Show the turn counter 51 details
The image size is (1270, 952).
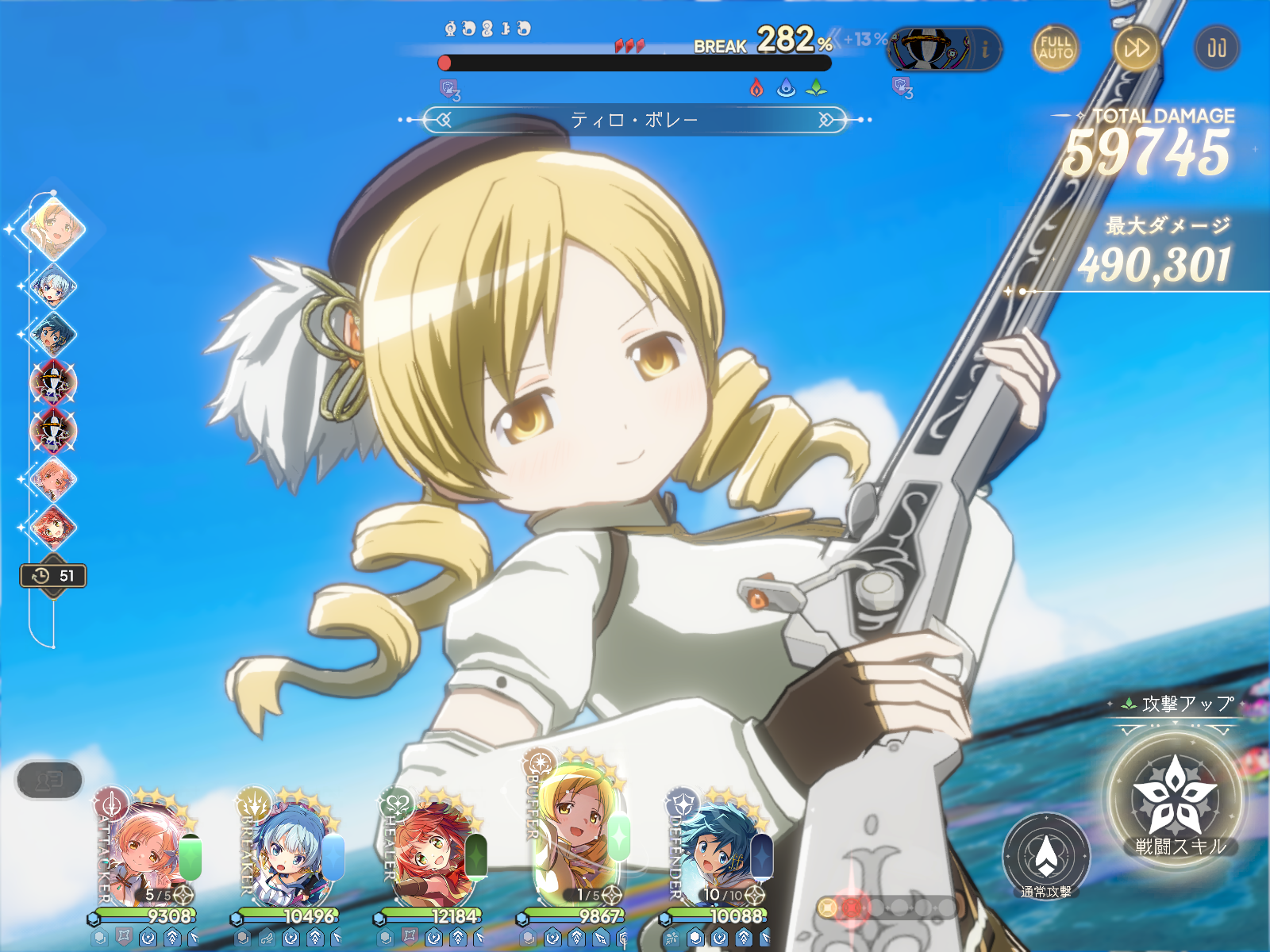point(53,576)
